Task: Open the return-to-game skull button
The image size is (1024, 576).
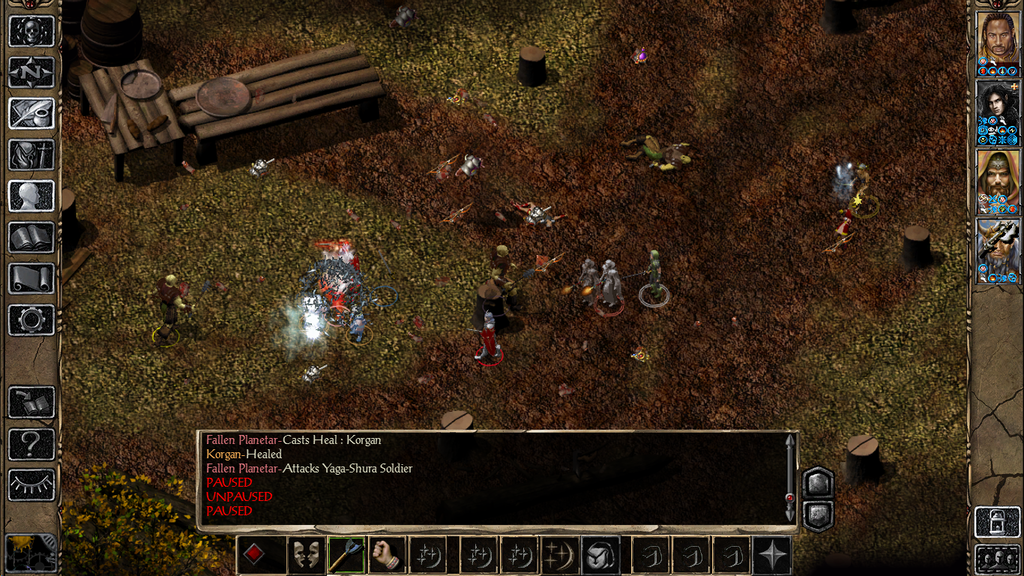Action: click(x=31, y=31)
